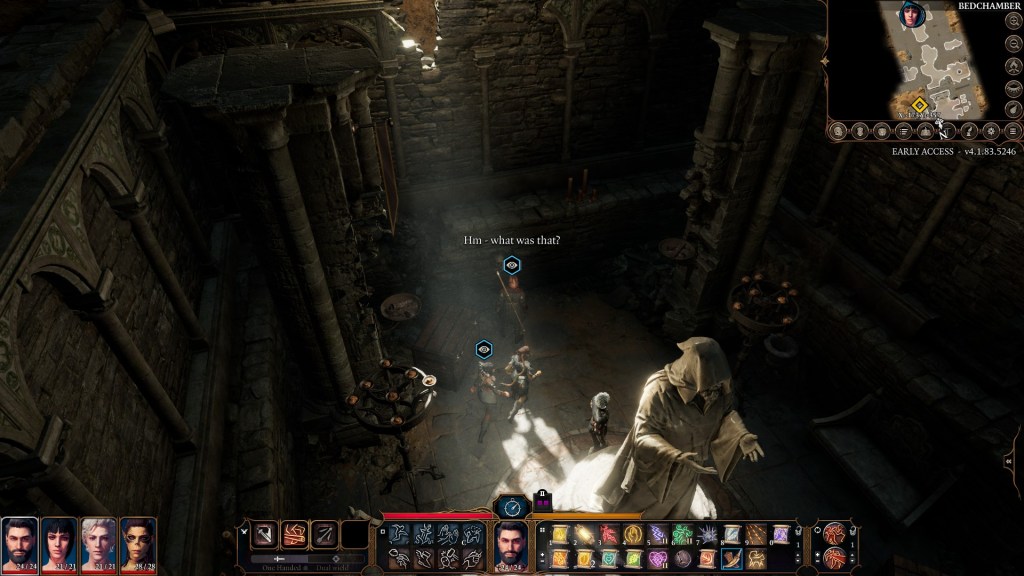Screen dimensions: 1024x576
Task: Click the yellow diamond marker on minimap
Action: (x=919, y=104)
